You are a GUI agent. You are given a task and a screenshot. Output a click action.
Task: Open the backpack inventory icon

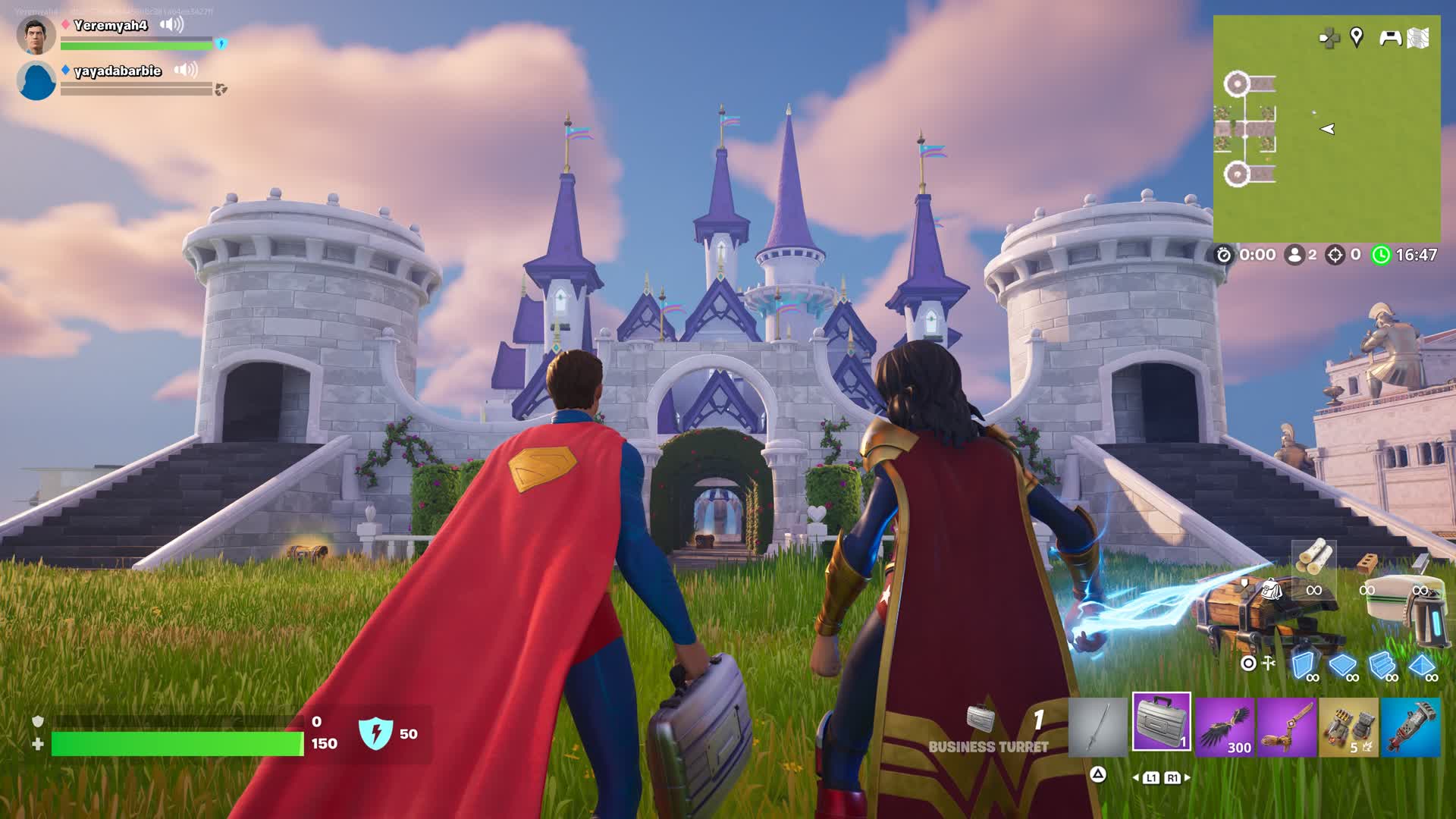pyautogui.click(x=1270, y=588)
